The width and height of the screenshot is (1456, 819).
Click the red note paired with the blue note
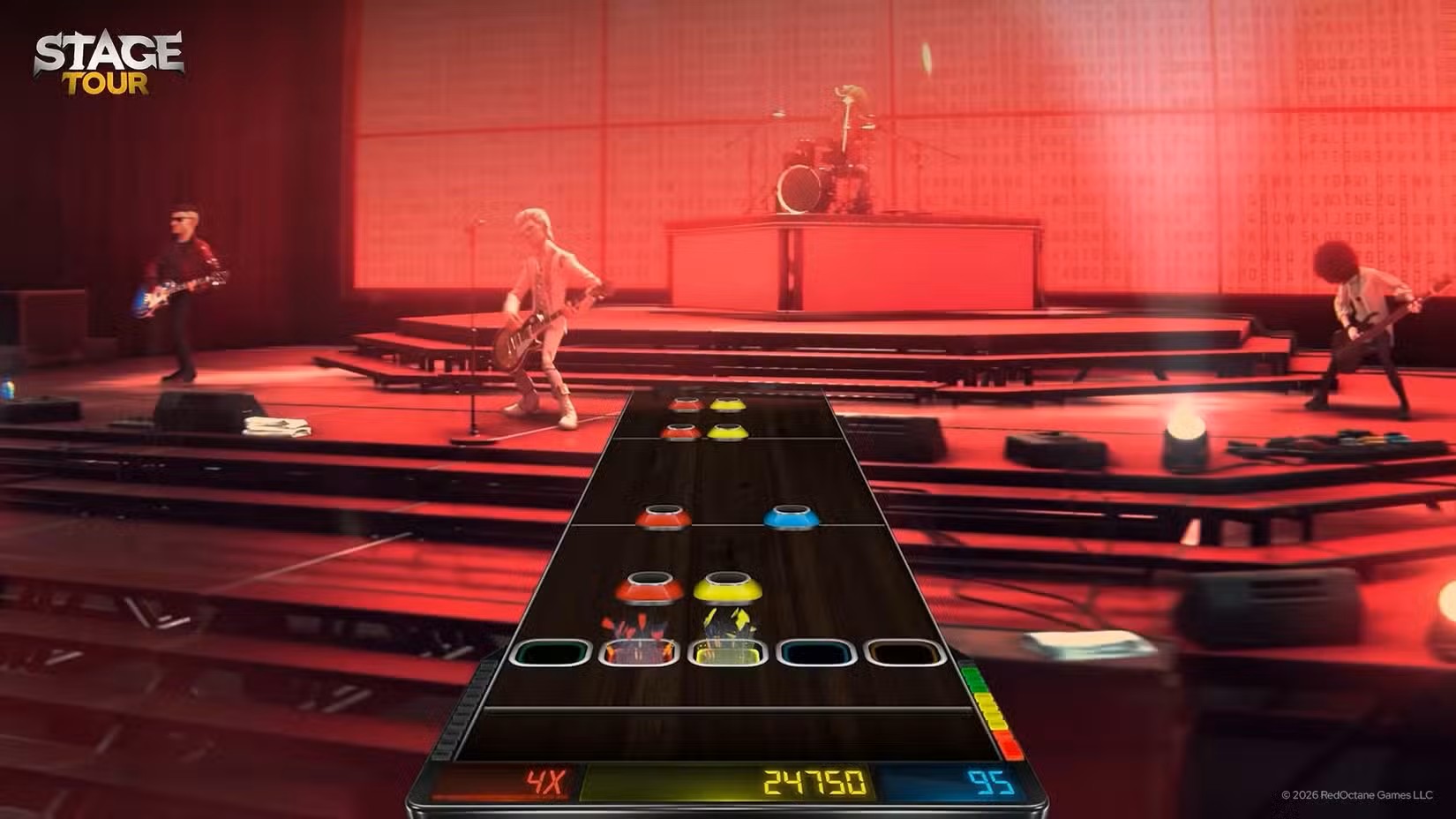[x=664, y=516]
